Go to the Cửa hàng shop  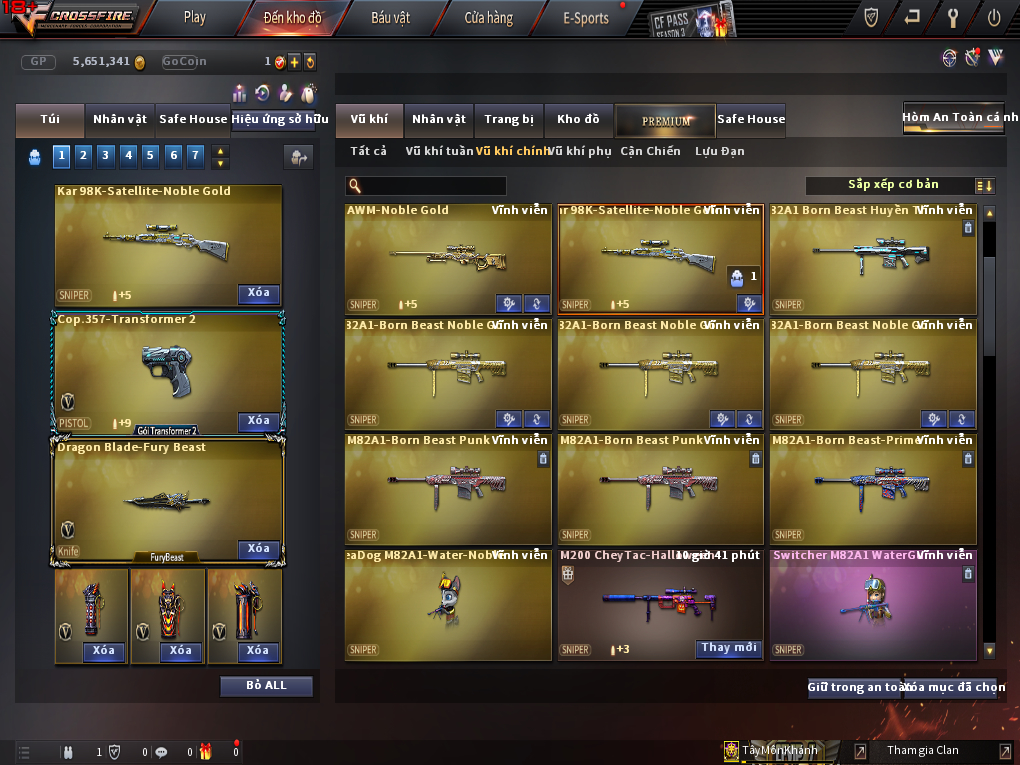point(488,18)
